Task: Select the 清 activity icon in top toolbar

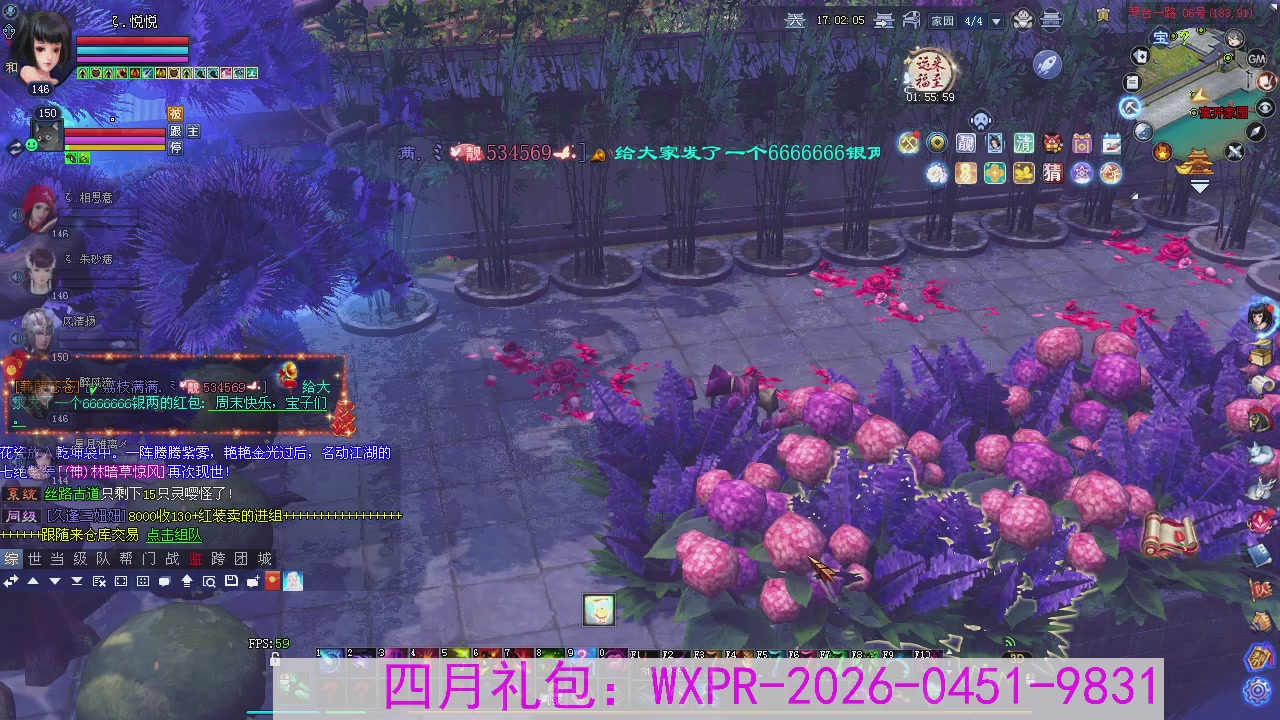Action: (1024, 143)
